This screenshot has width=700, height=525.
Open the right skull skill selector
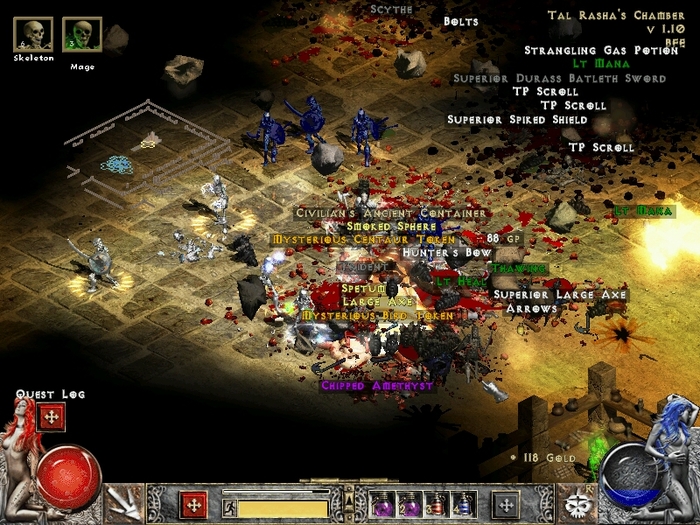coord(575,501)
